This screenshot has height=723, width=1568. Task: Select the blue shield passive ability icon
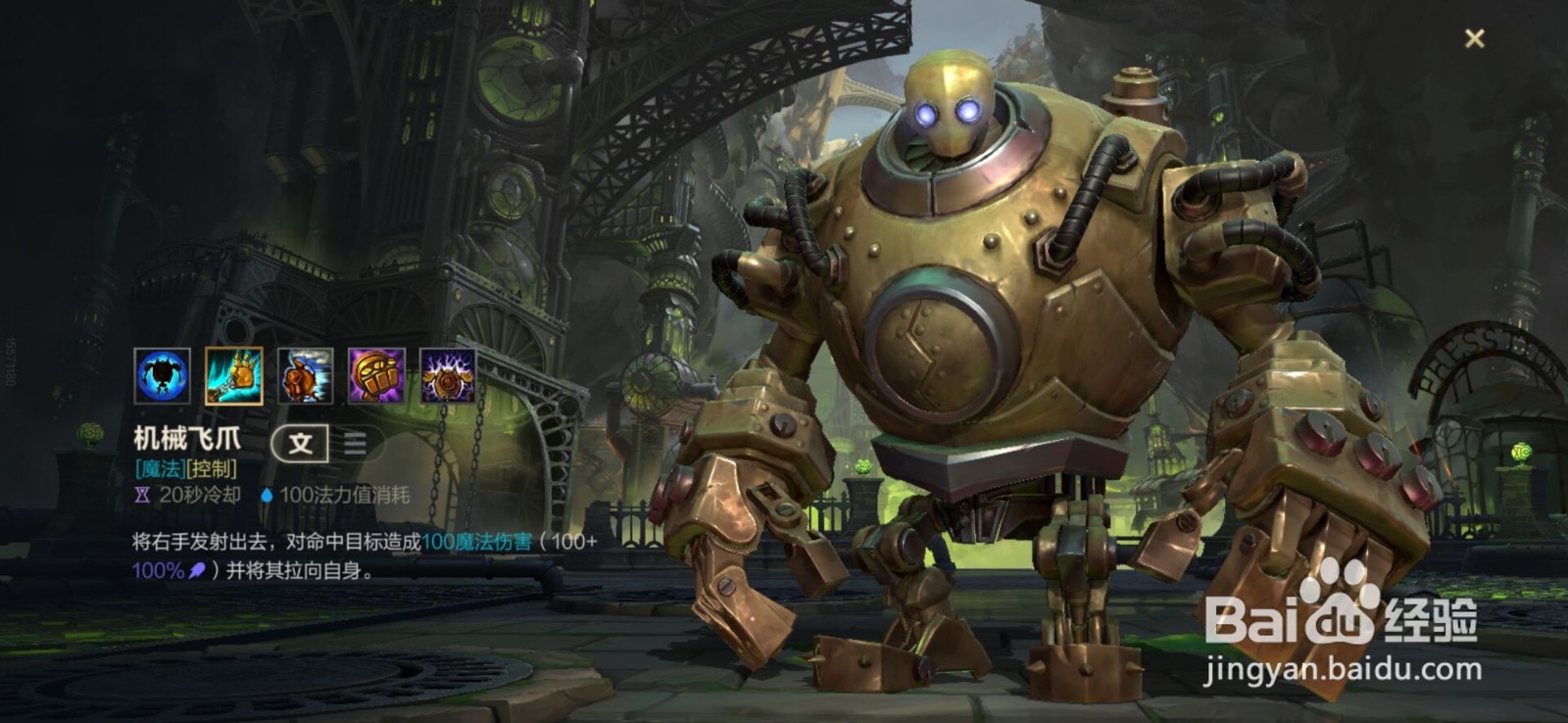point(162,375)
